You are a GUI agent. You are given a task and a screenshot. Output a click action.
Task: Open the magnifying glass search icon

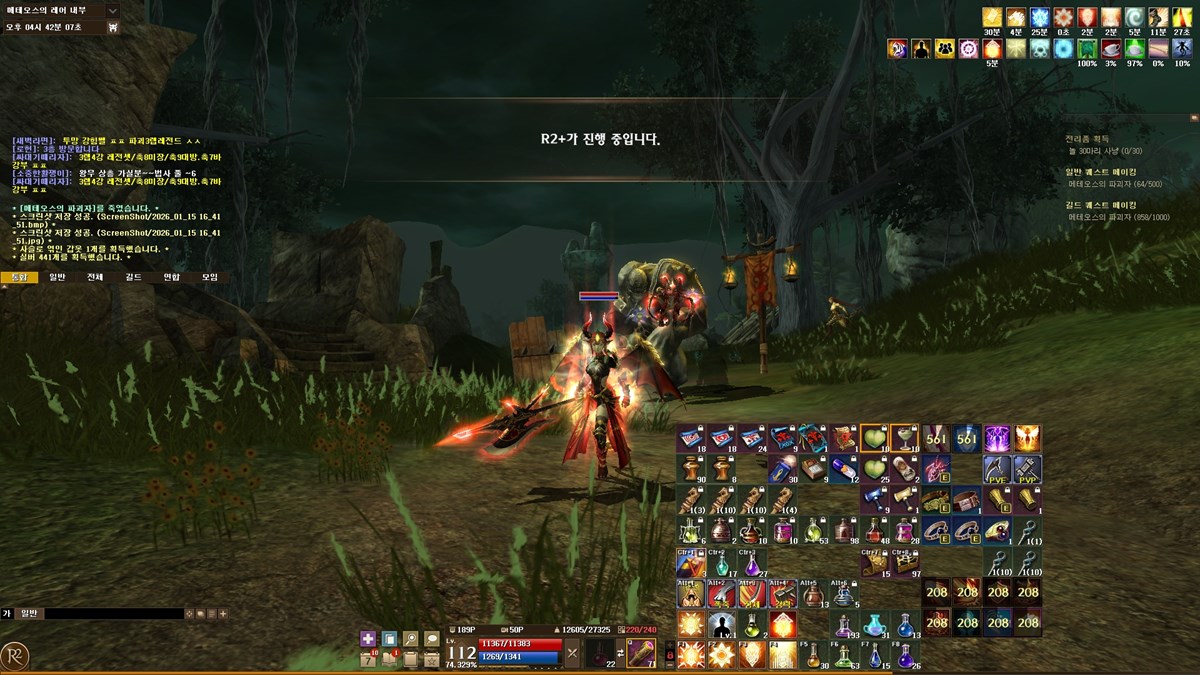410,639
